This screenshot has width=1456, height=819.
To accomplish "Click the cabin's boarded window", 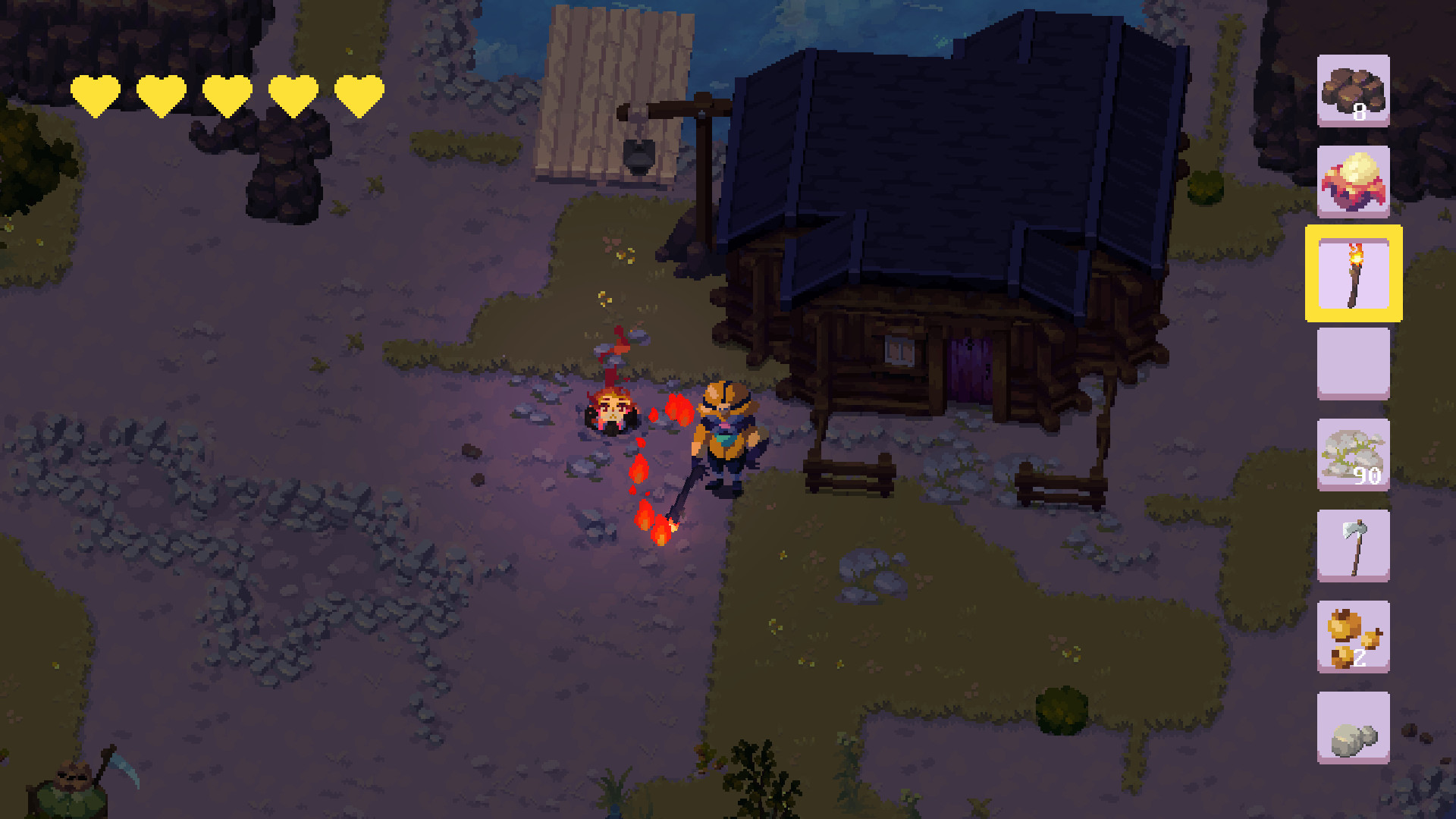I will point(901,350).
